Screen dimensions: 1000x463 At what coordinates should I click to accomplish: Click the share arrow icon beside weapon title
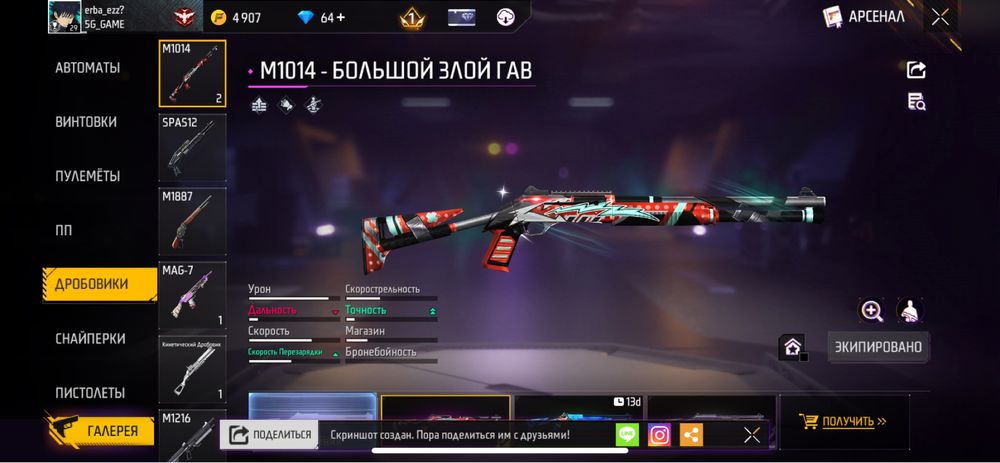pos(916,69)
